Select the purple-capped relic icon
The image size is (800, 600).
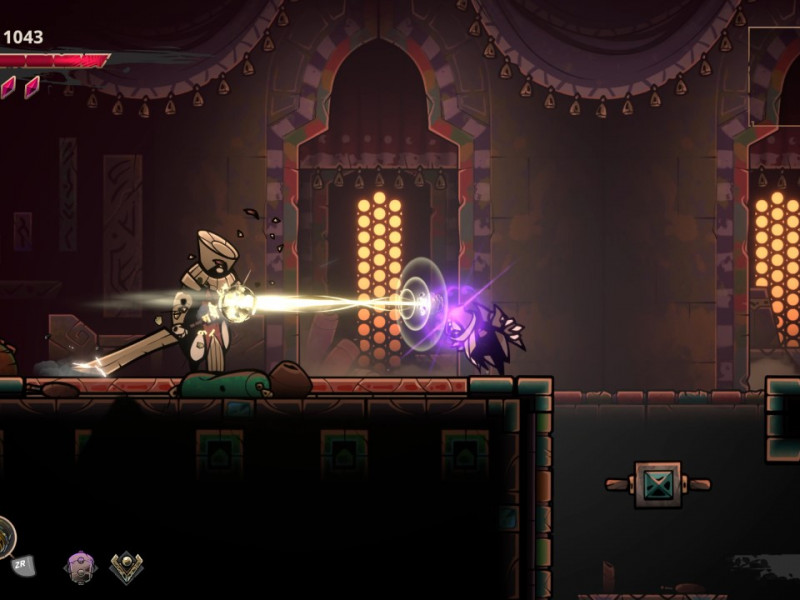point(79,567)
